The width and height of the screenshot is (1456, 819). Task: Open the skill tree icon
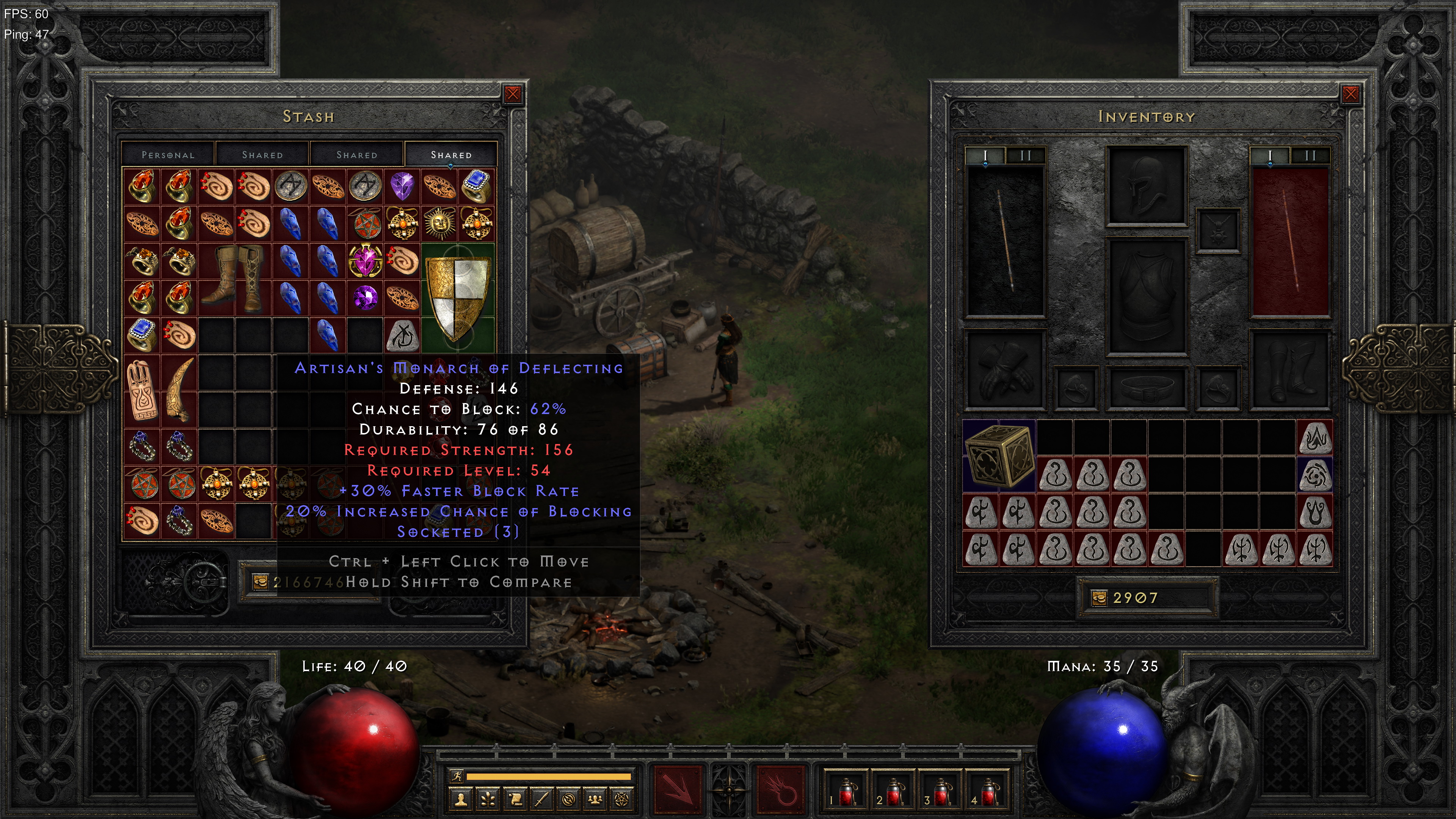click(488, 800)
